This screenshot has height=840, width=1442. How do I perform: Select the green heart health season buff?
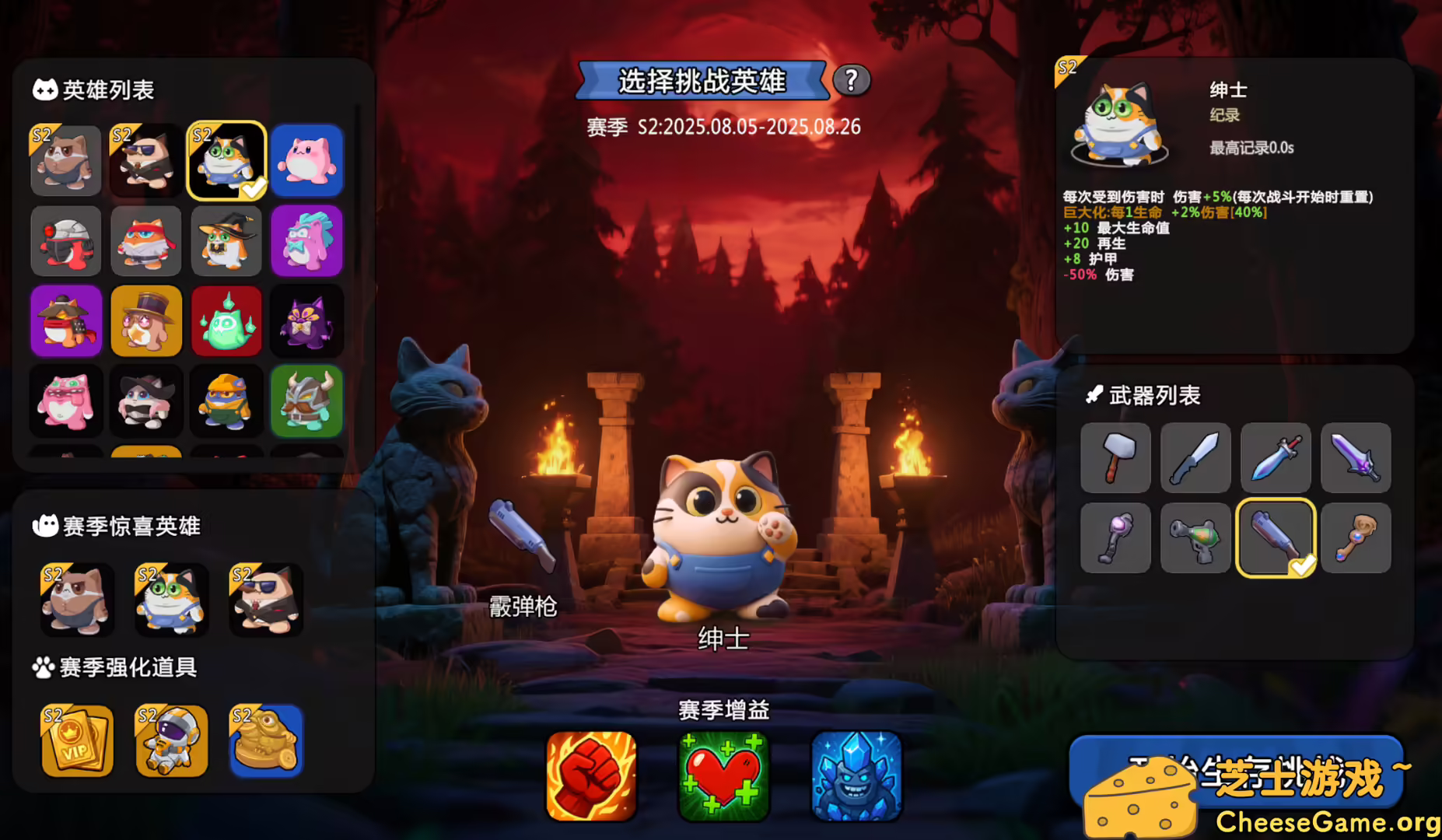[x=723, y=775]
